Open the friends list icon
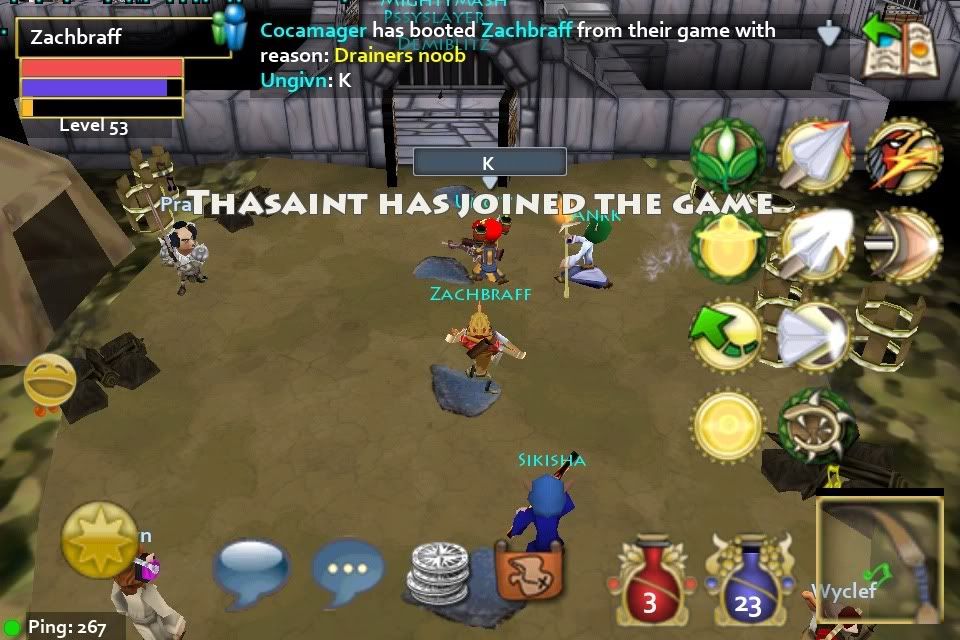Viewport: 960px width, 640px height. pos(230,30)
